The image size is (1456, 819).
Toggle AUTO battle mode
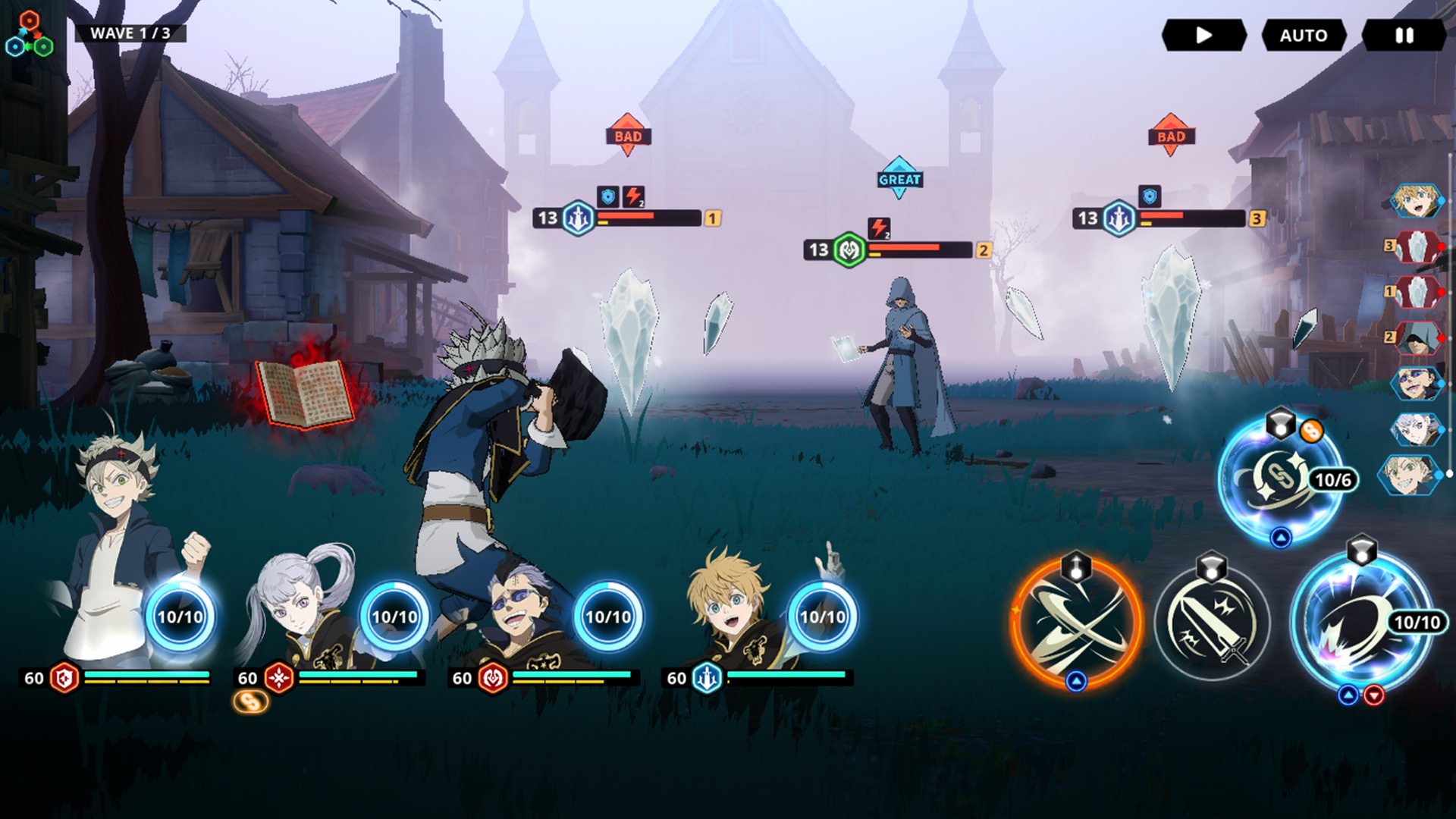click(1303, 34)
